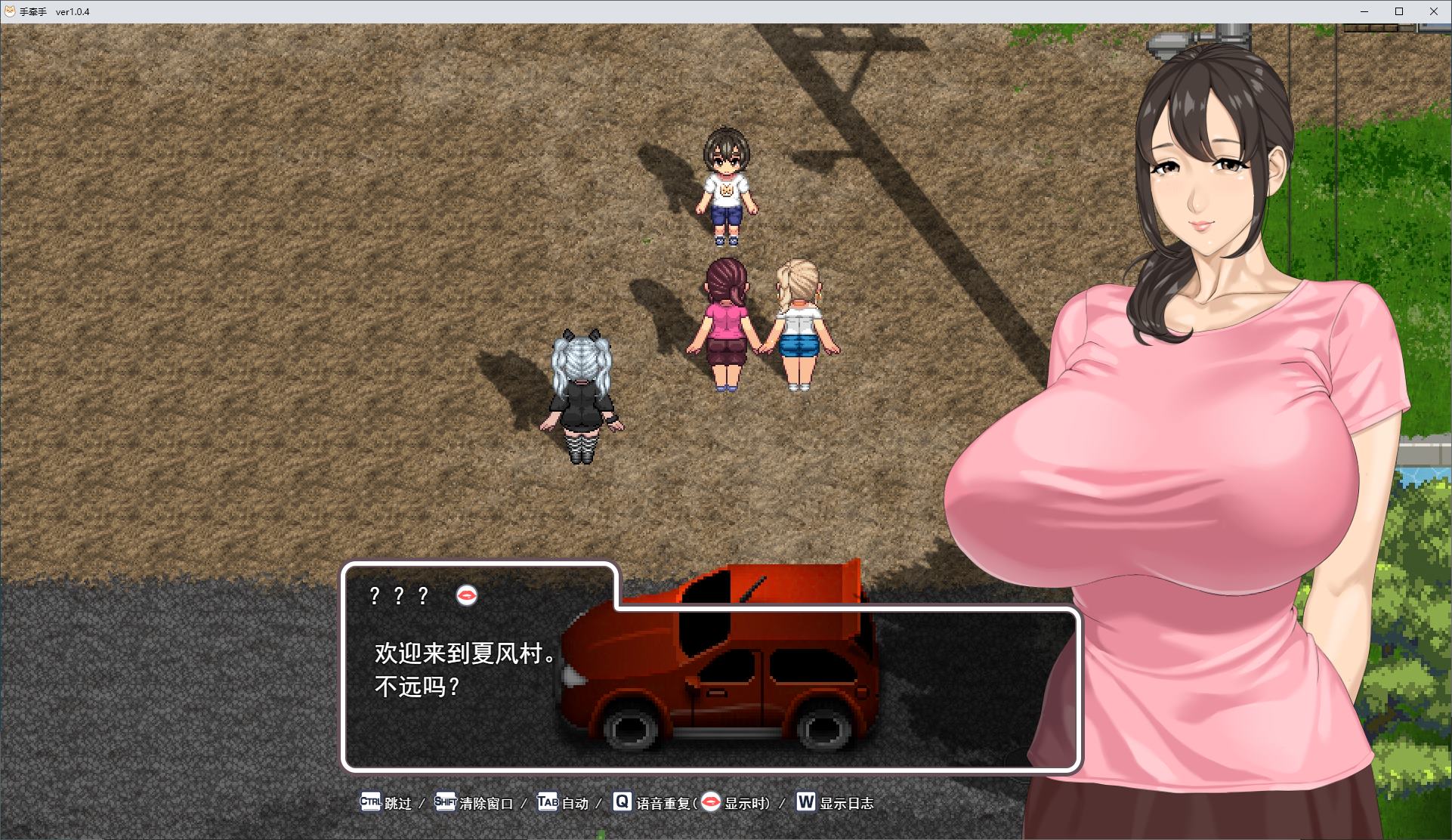The width and height of the screenshot is (1452, 840).
Task: Click the ？？？ speaker name label
Action: coord(398,595)
